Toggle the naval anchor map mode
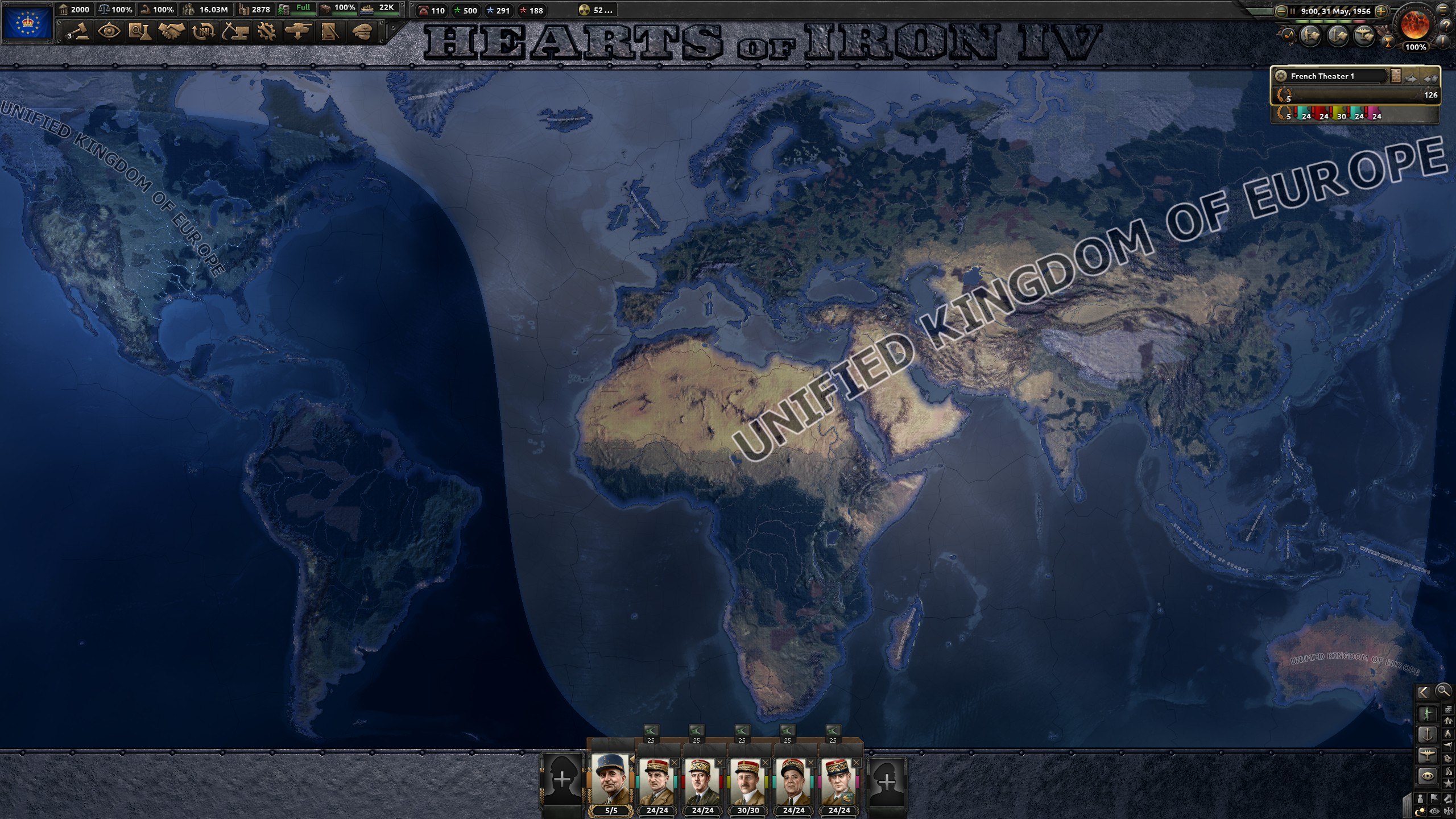The height and width of the screenshot is (819, 1456). tap(1428, 734)
